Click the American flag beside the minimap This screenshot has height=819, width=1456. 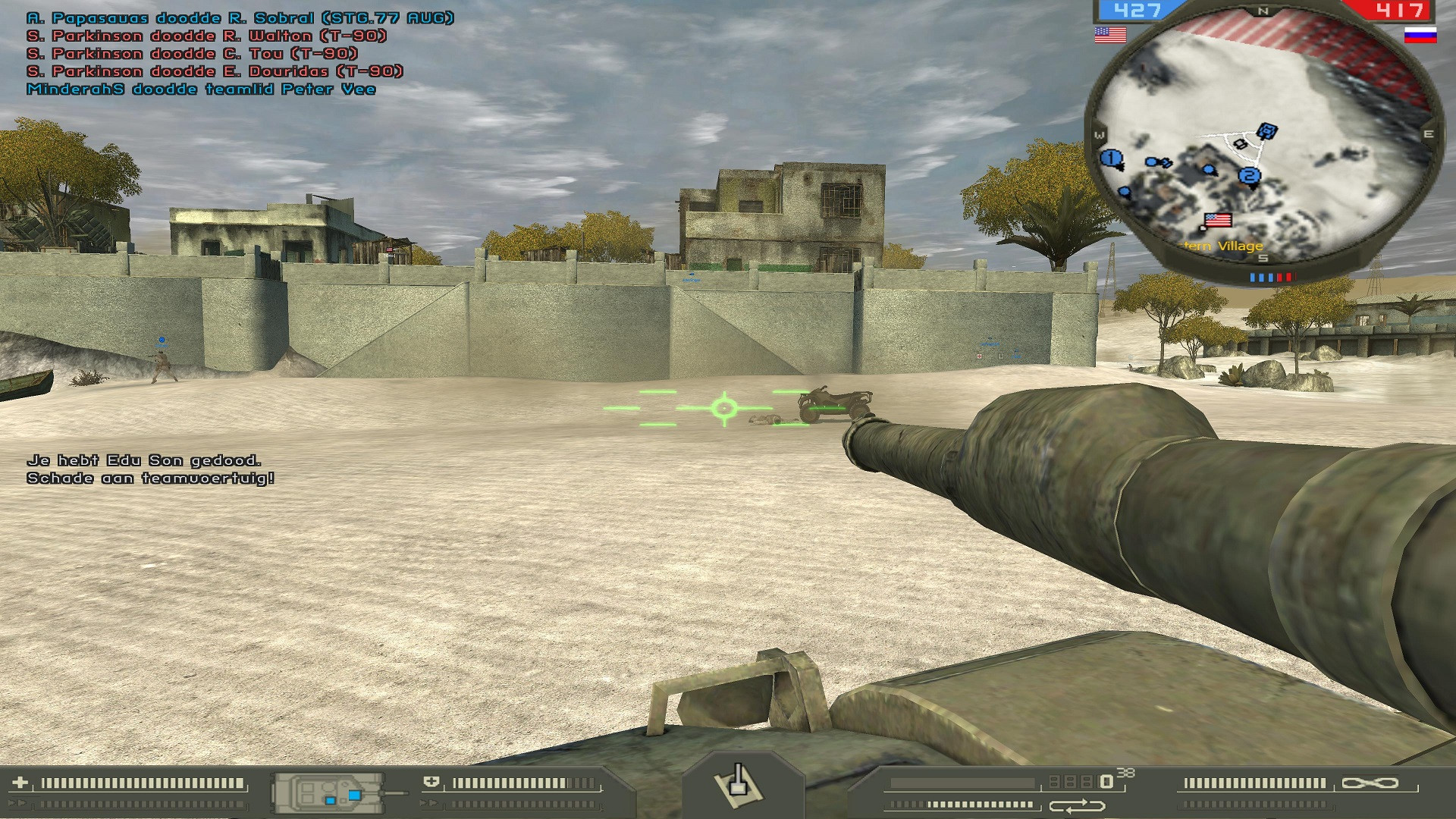click(x=1109, y=33)
